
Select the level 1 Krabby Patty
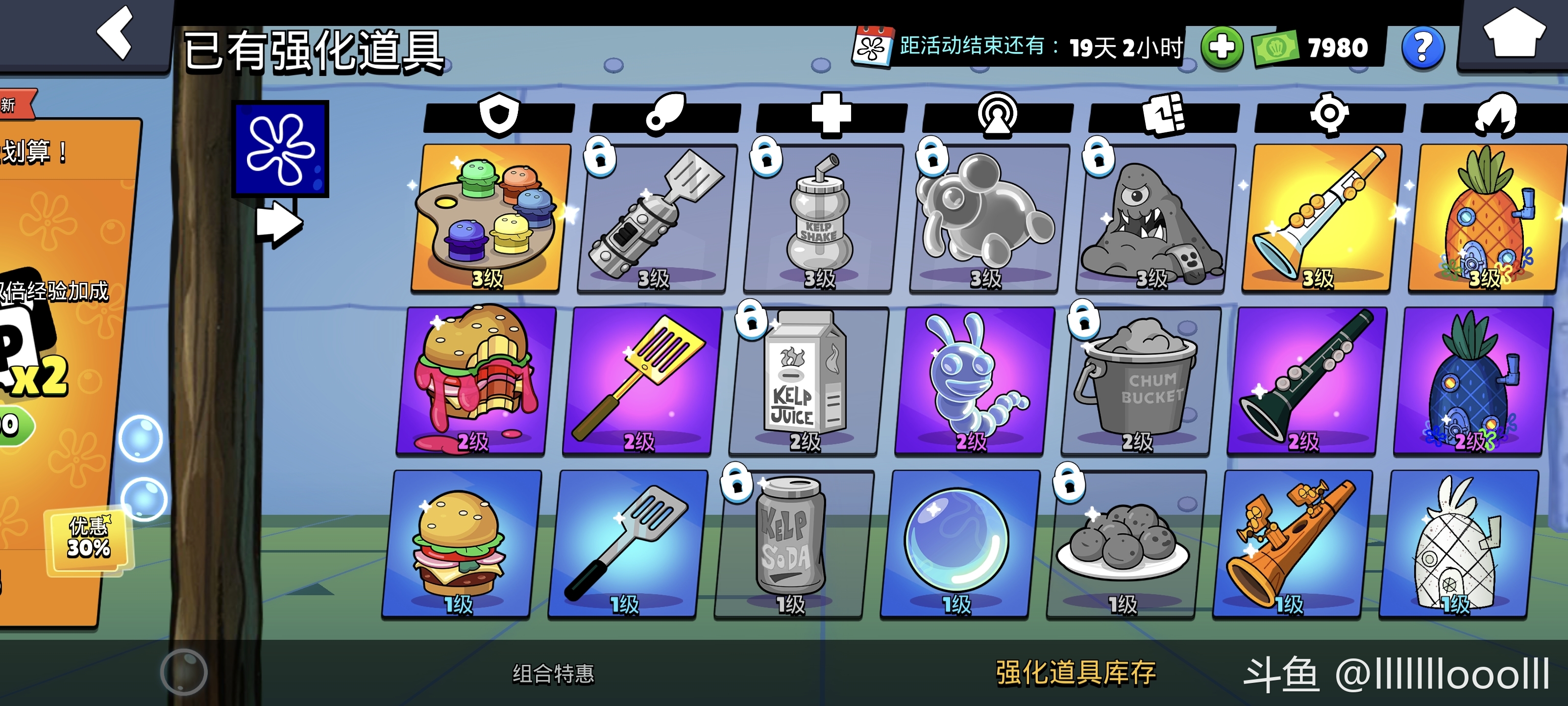(x=461, y=544)
